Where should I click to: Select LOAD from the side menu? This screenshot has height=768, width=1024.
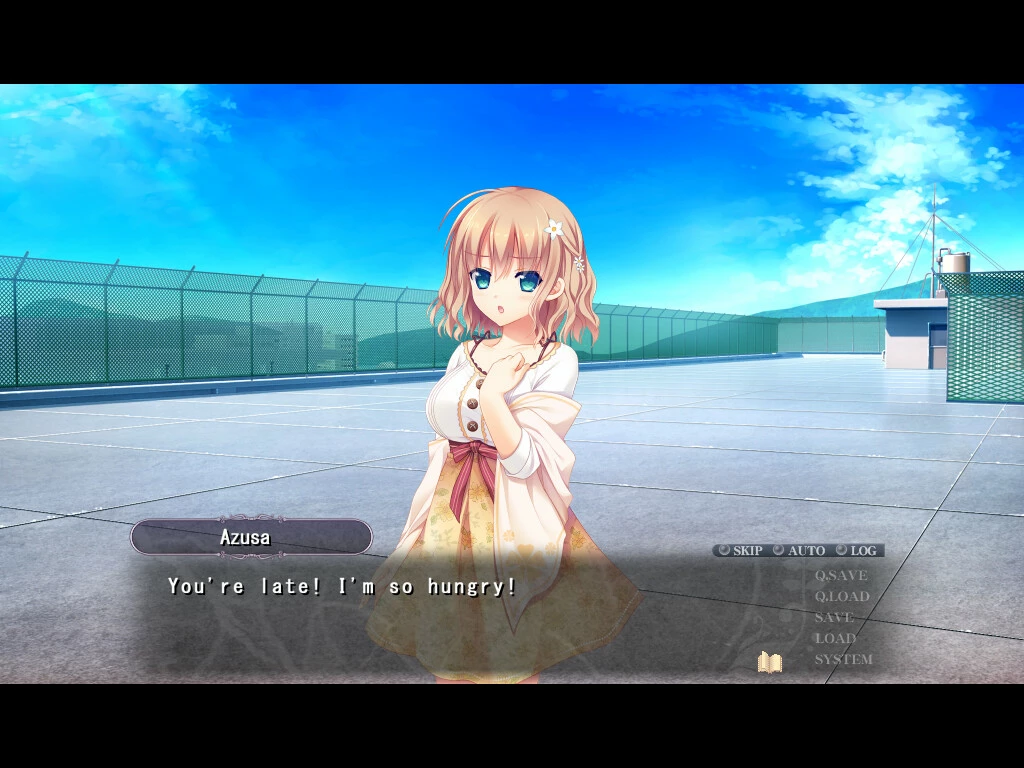click(x=835, y=639)
